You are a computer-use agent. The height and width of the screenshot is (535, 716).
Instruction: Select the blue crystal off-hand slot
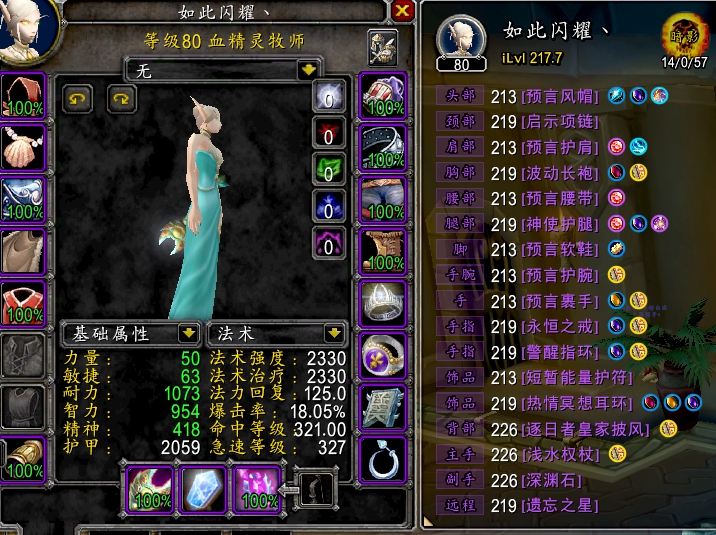click(x=202, y=487)
